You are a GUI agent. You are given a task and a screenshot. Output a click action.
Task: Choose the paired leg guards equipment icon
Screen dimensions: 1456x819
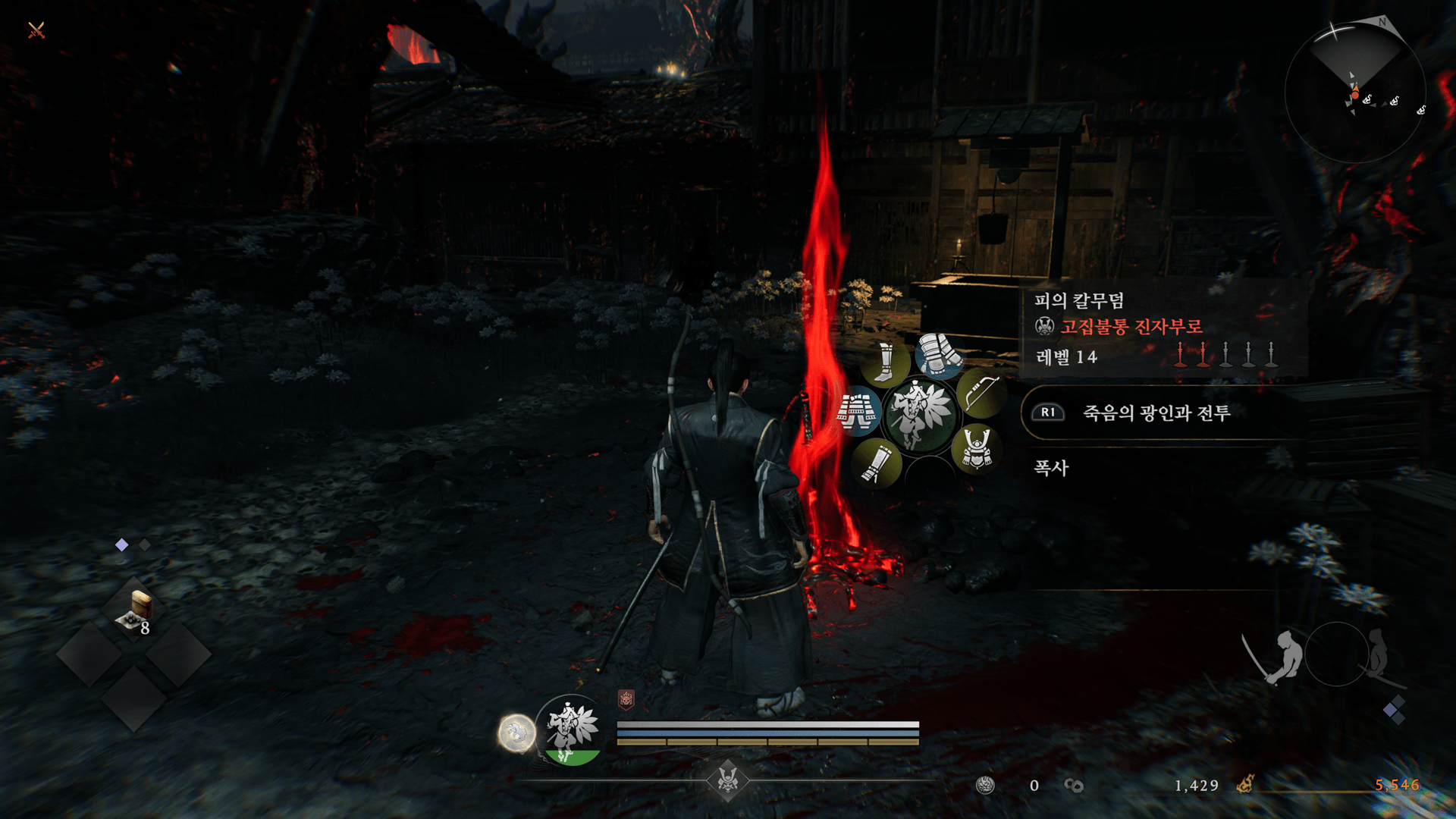coord(938,354)
